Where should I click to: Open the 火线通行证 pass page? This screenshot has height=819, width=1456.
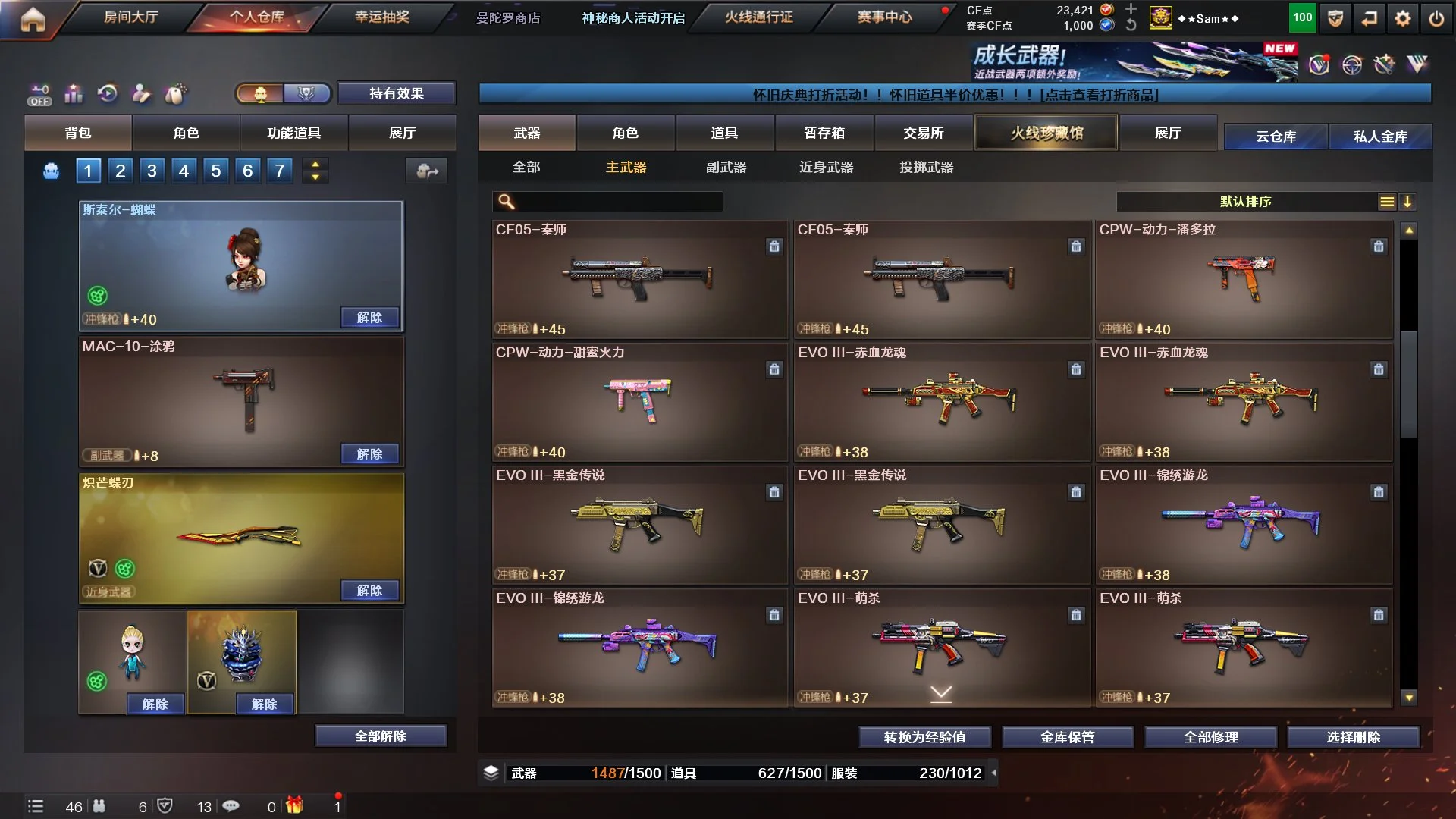click(759, 17)
